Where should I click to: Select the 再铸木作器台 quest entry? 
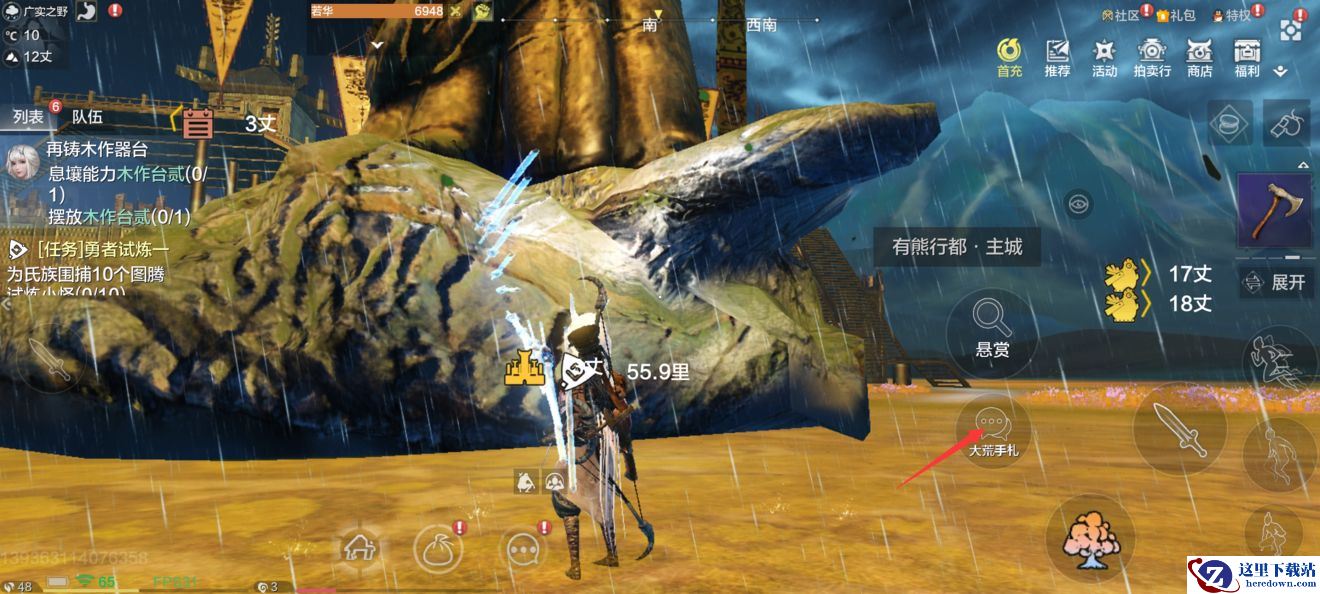pos(97,150)
